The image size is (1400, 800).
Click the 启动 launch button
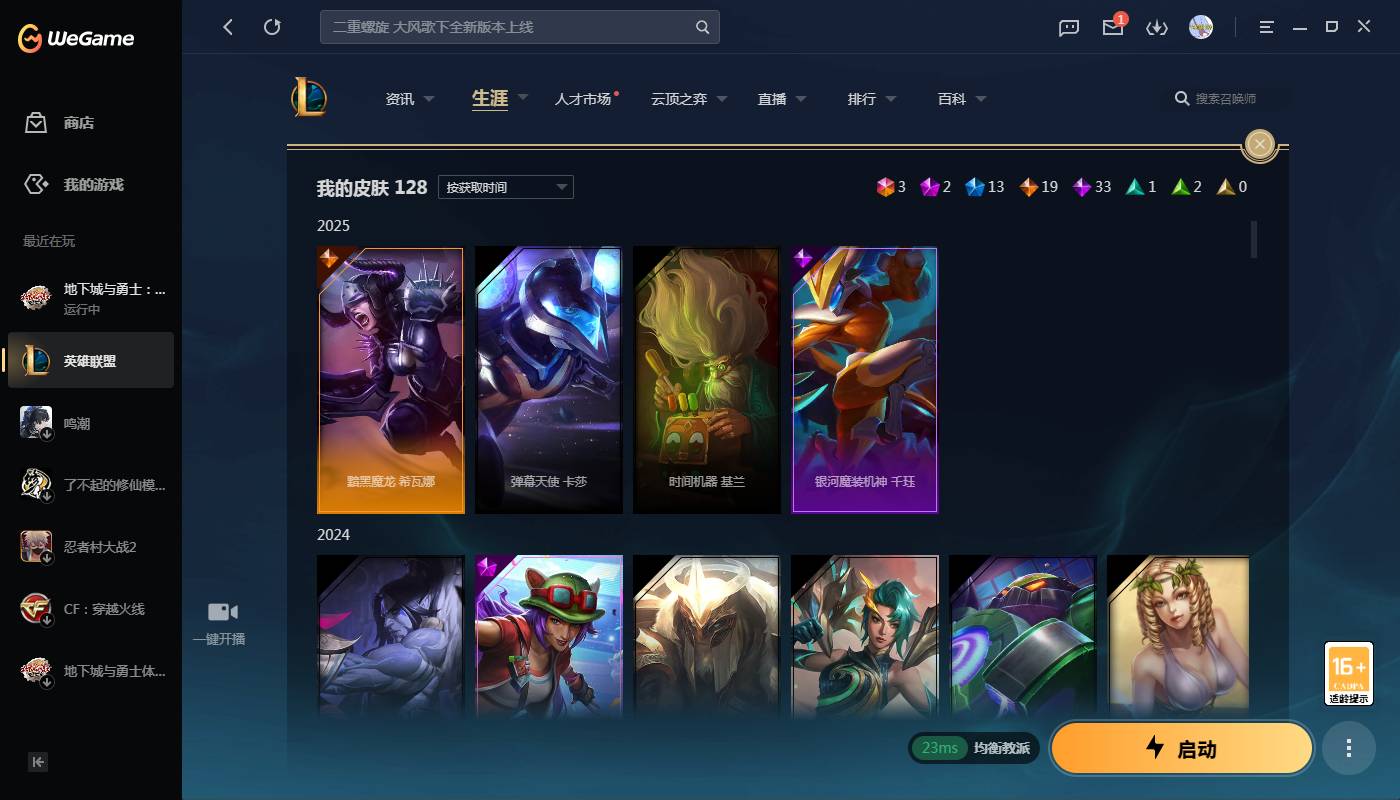pyautogui.click(x=1181, y=747)
